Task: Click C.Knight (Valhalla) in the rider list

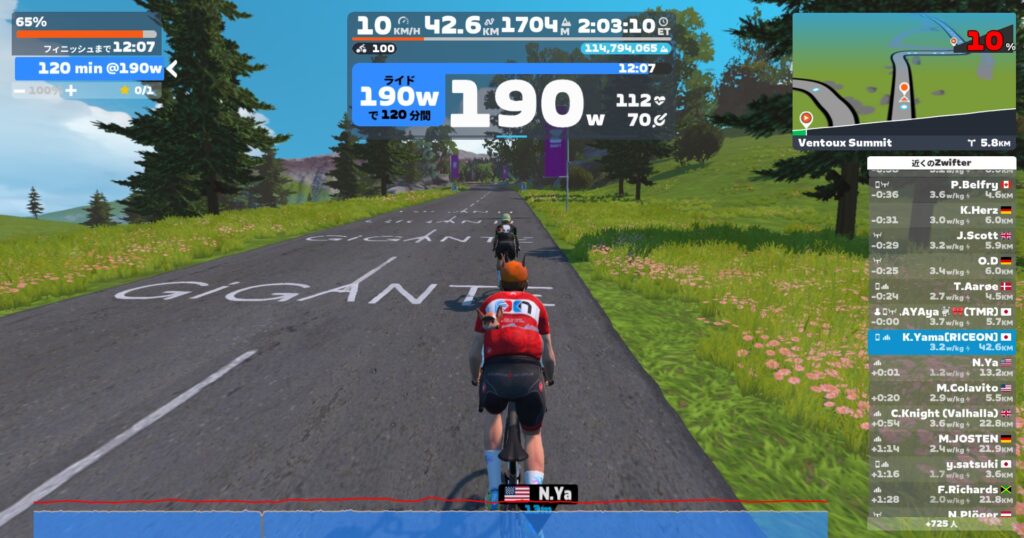Action: 941,418
